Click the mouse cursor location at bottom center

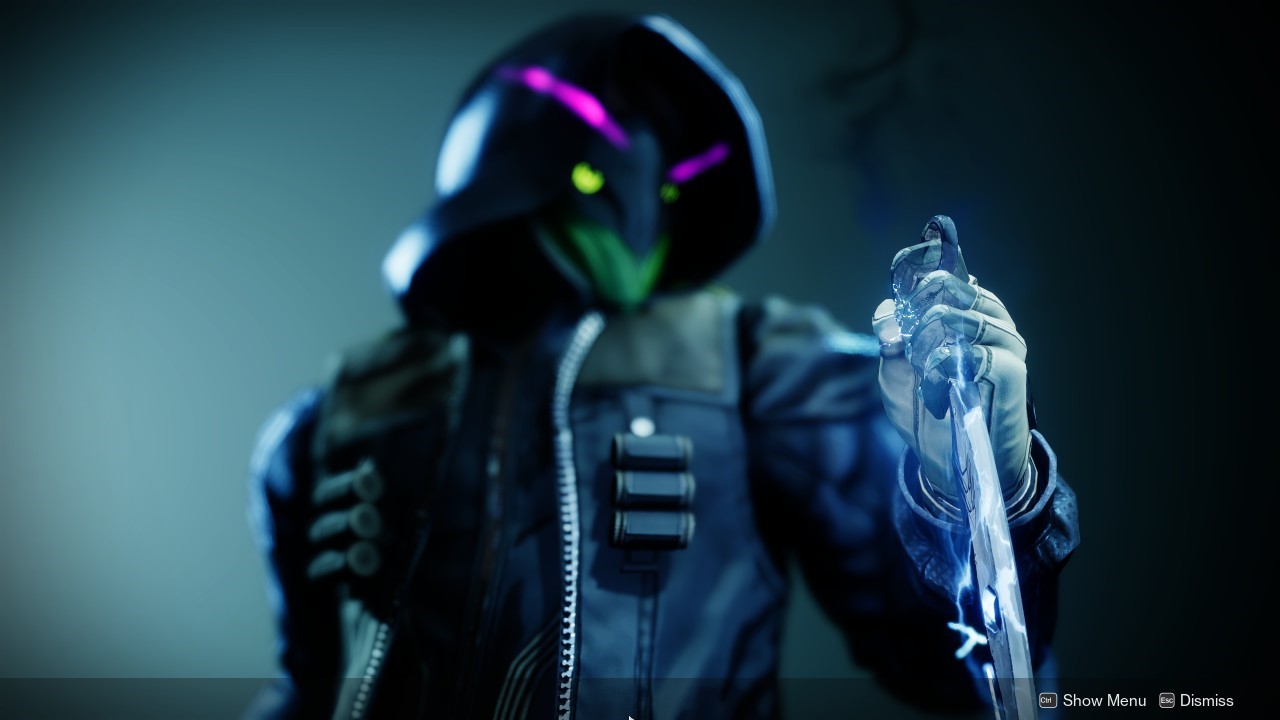(x=630, y=714)
